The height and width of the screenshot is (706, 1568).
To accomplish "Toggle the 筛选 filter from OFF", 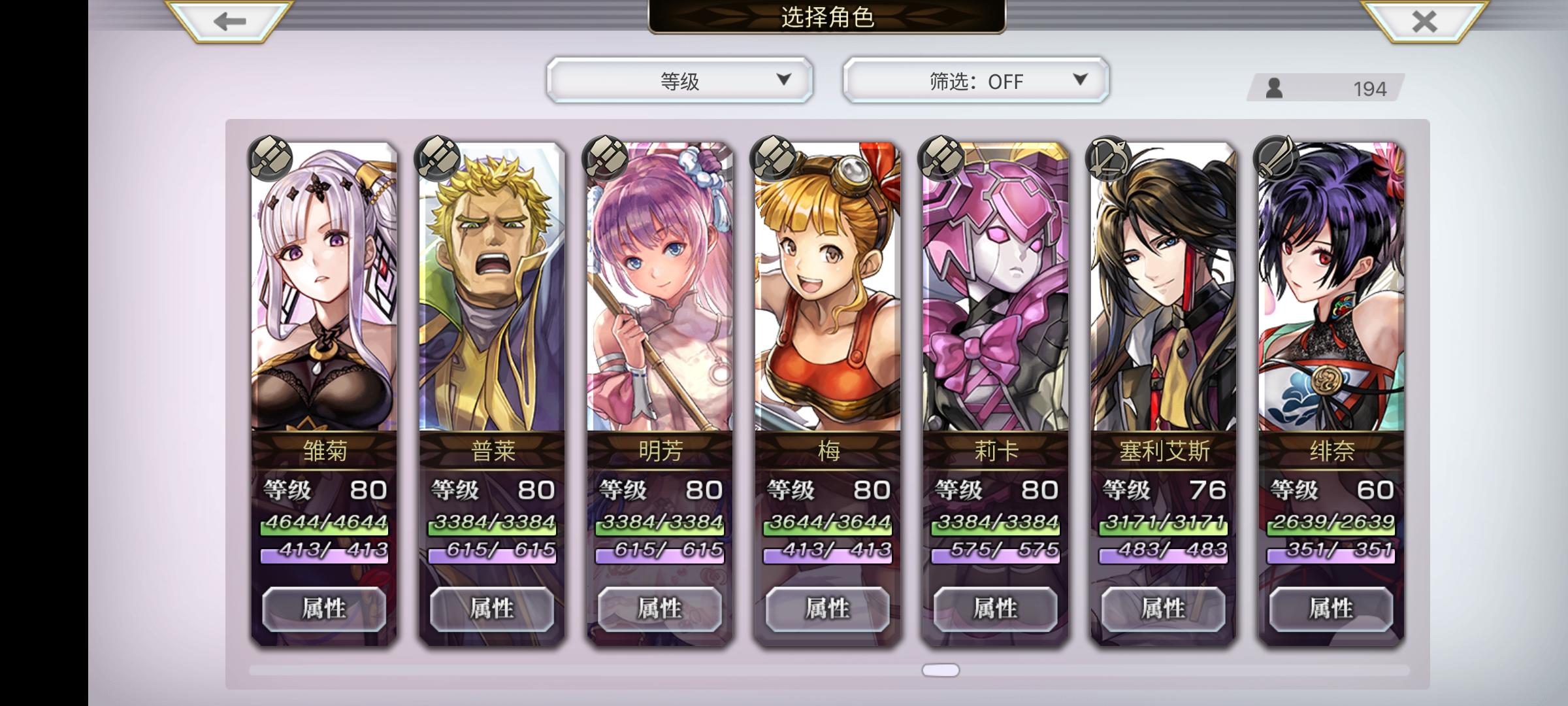I will point(973,80).
